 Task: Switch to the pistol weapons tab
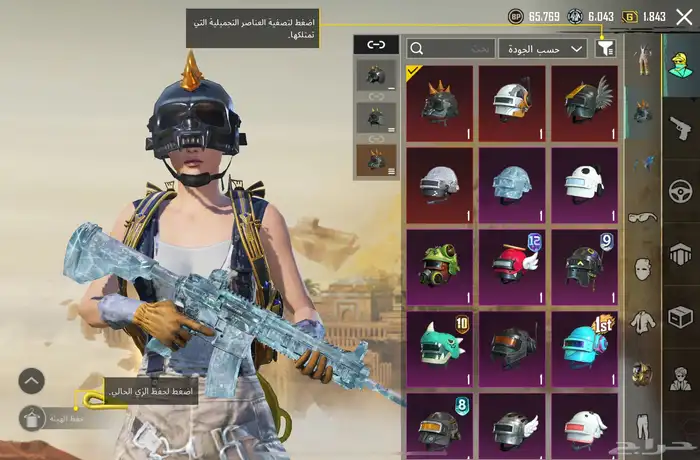[x=681, y=126]
